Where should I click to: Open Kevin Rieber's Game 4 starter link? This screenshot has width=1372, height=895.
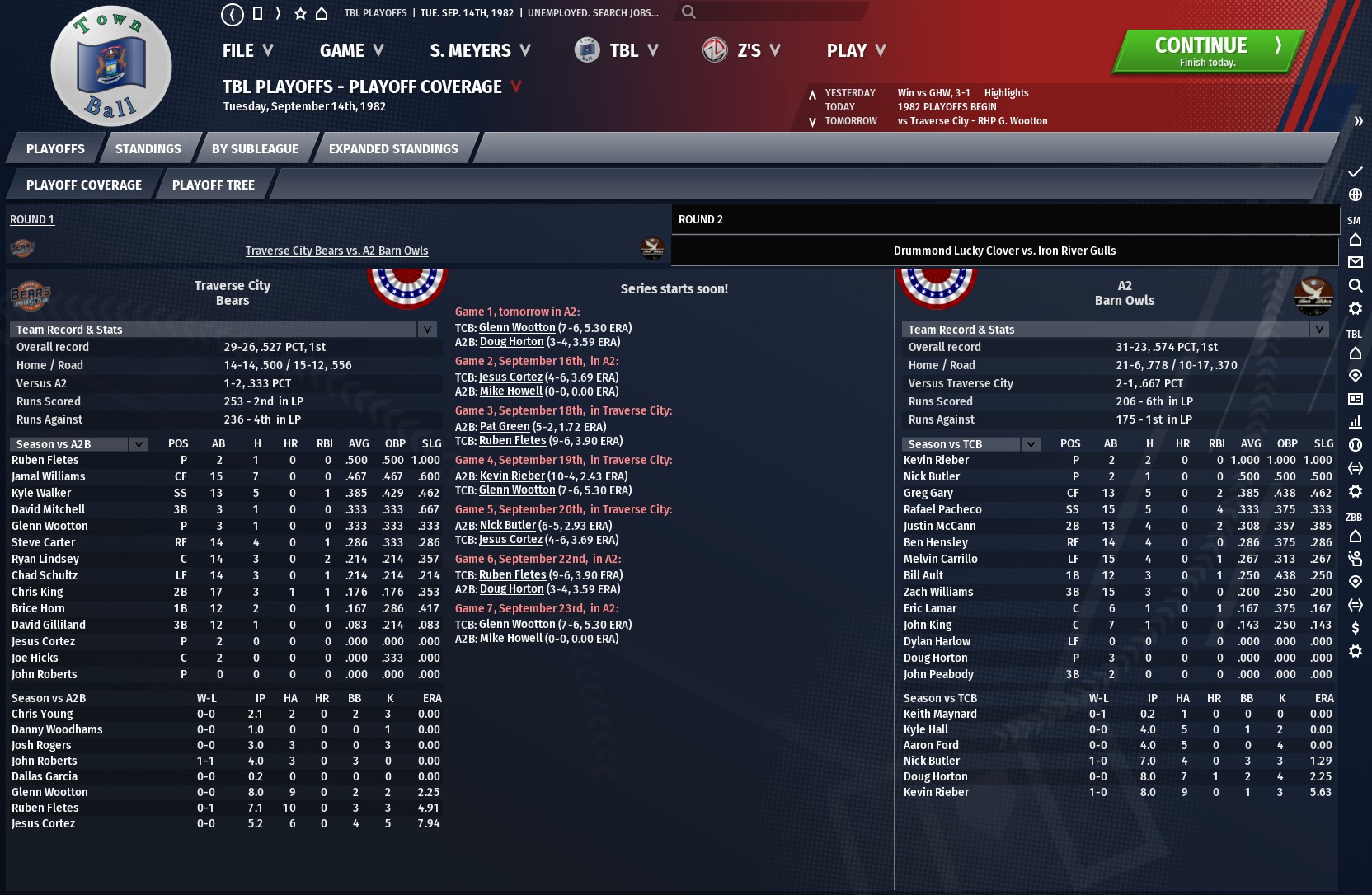[512, 476]
